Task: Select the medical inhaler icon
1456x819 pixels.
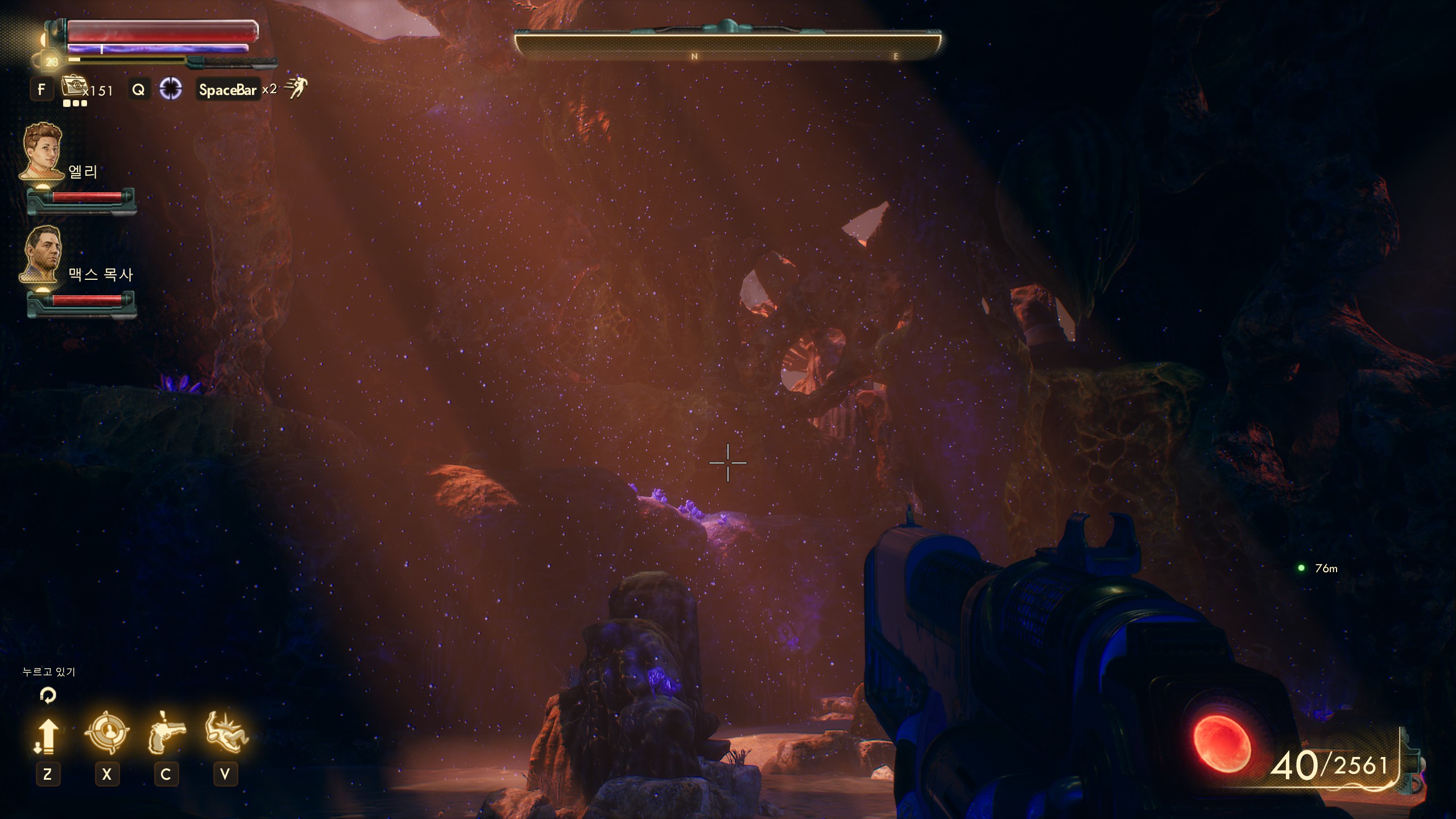Action: [x=73, y=87]
